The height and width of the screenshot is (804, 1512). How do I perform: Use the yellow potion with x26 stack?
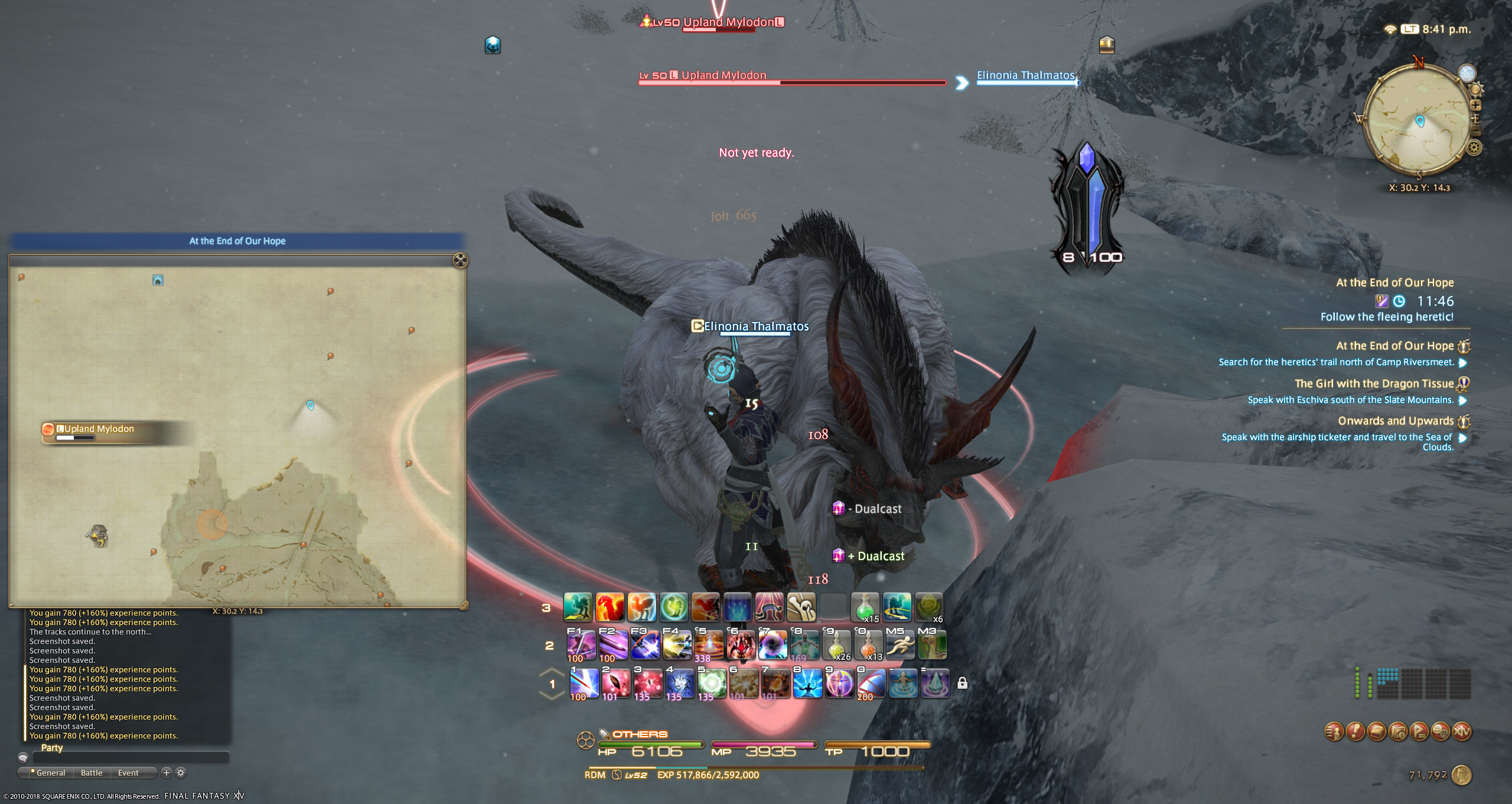[836, 644]
